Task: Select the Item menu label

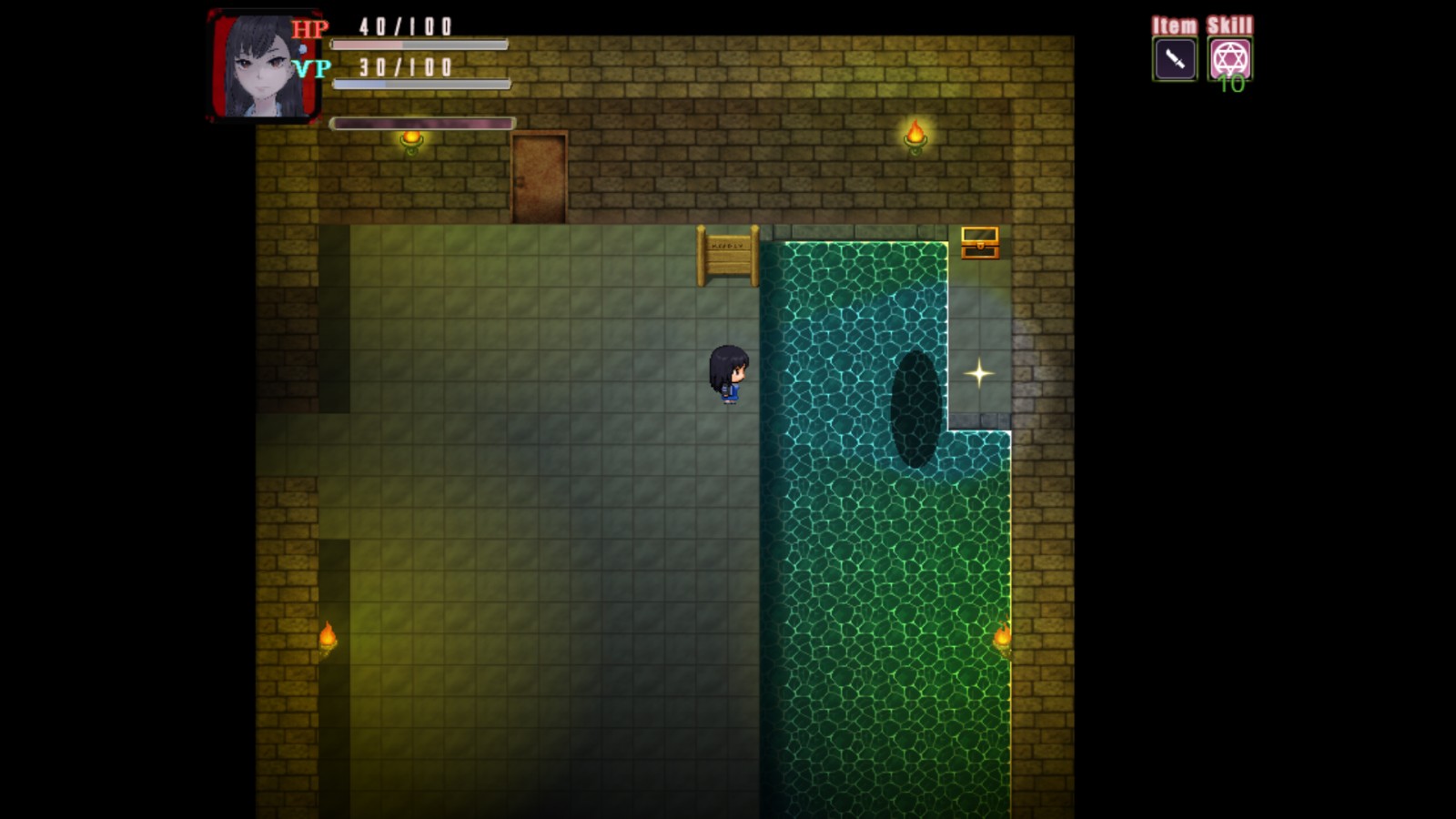Action: (1173, 25)
